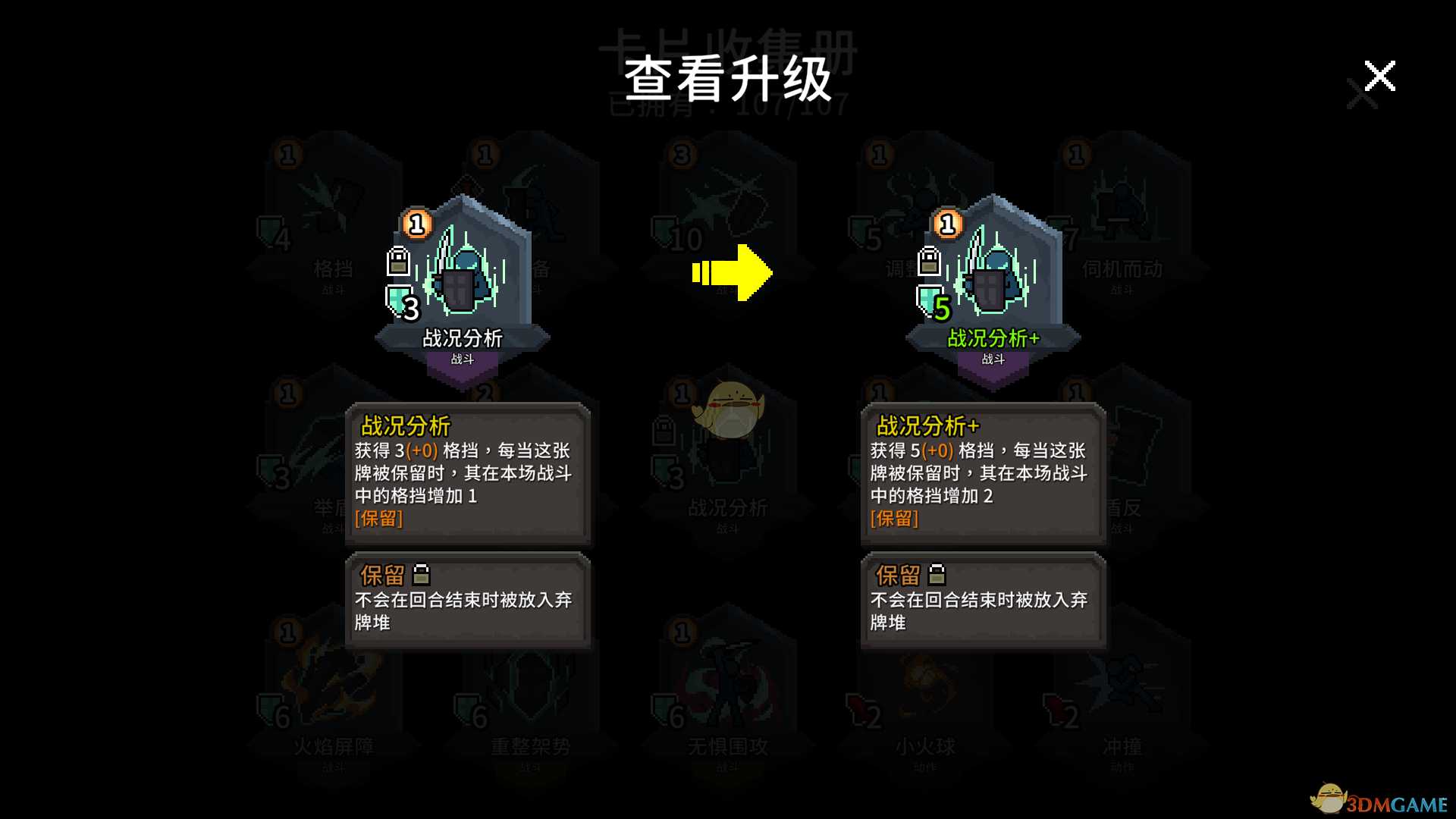Select the upgraded 战况分析+ card portrait
This screenshot has height=819, width=1456.
coord(993,273)
